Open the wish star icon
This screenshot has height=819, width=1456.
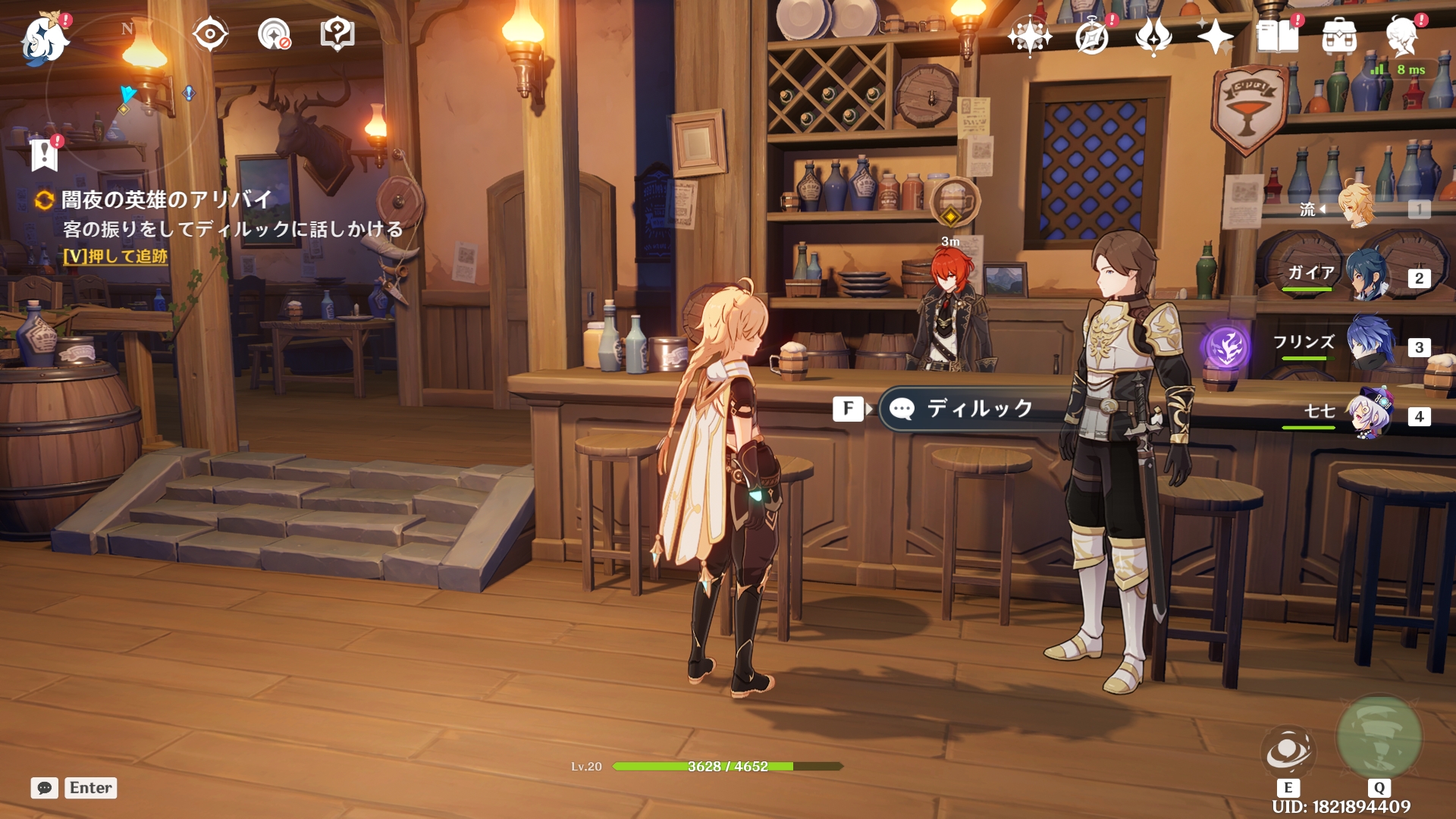(1029, 36)
